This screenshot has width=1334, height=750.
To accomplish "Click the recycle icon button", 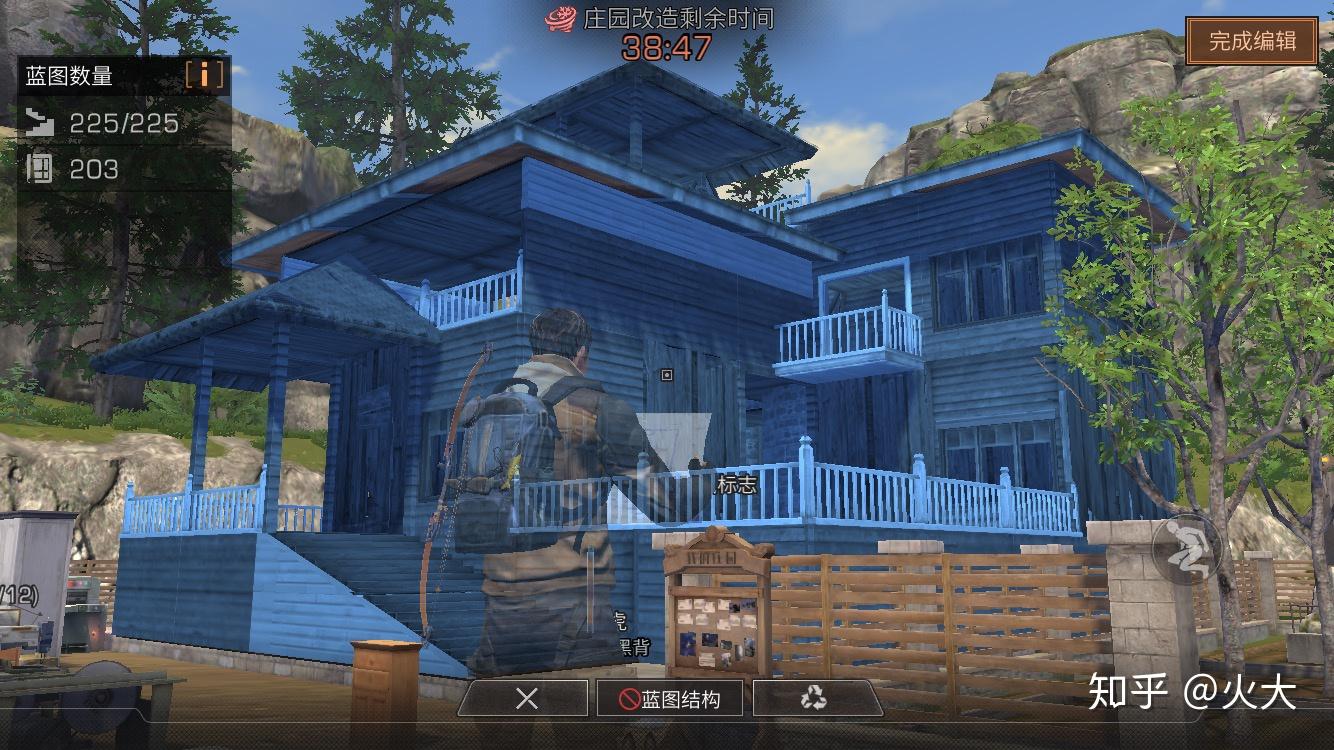I will (x=813, y=698).
